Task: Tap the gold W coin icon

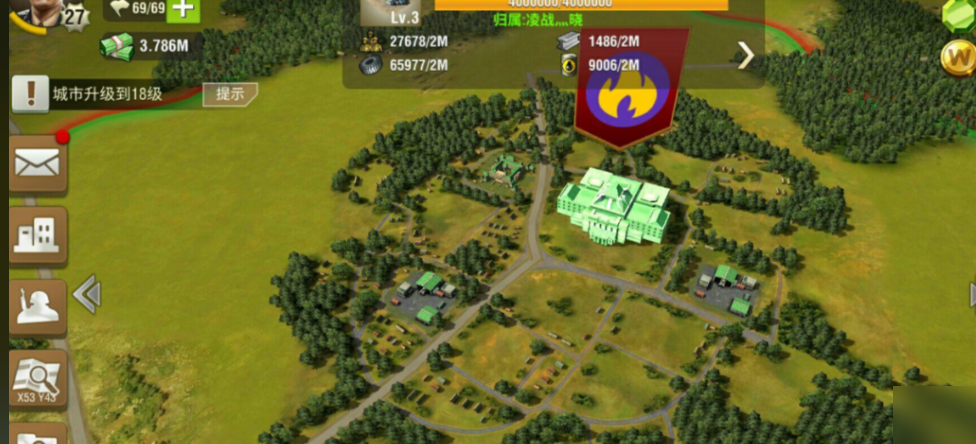Action: 957,58
